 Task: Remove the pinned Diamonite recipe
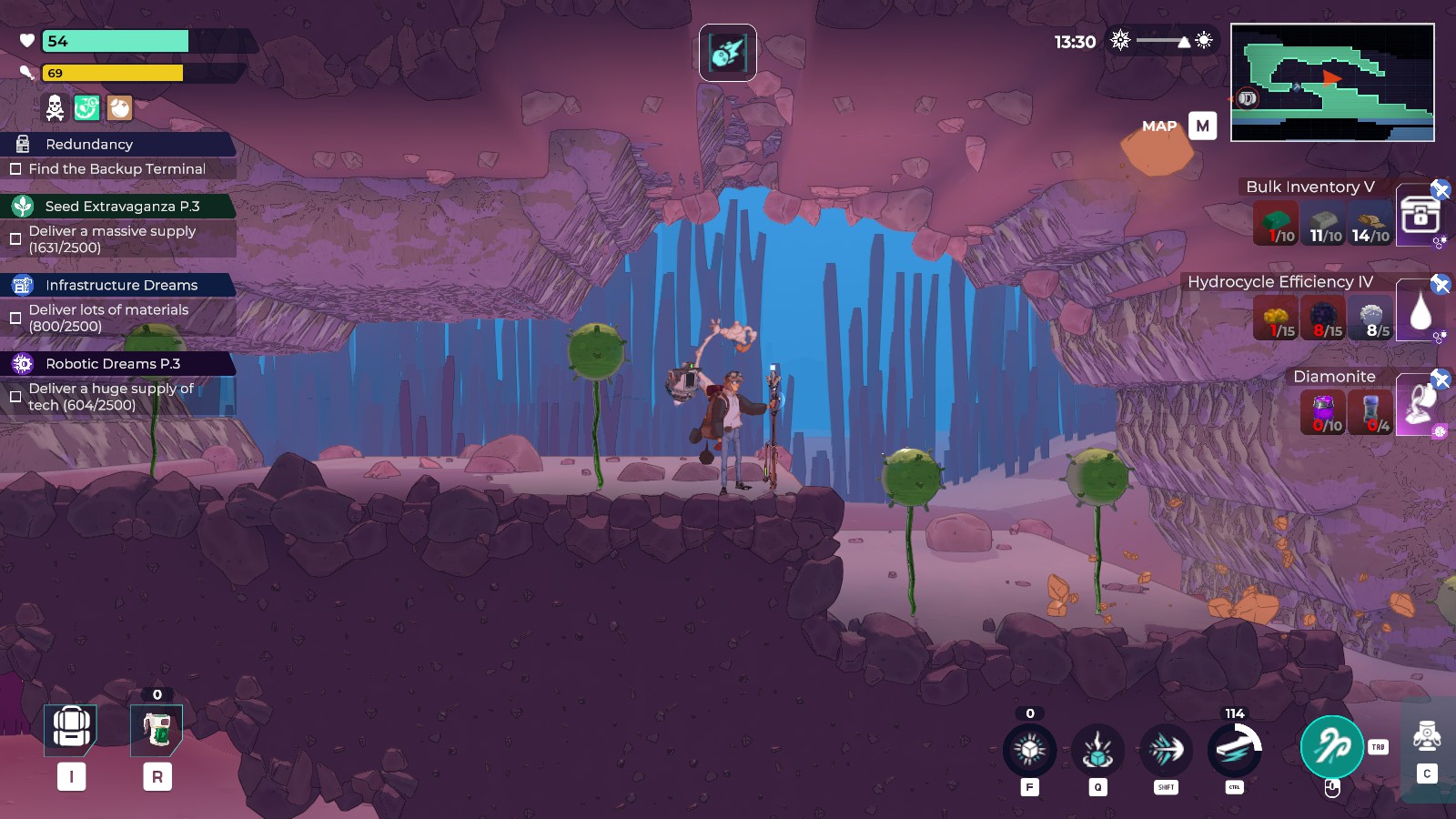[1441, 379]
